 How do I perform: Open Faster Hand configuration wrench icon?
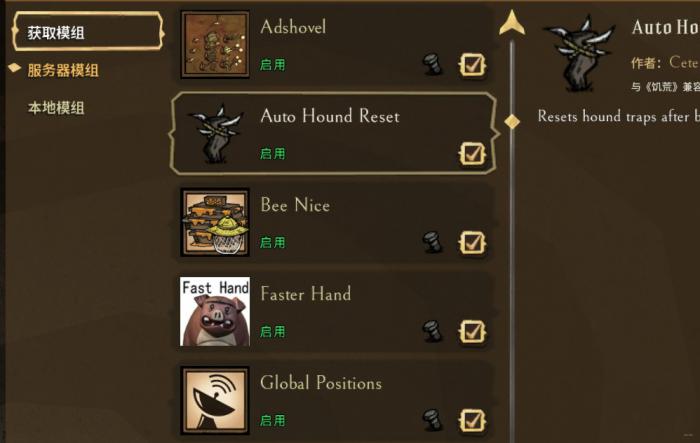(432, 332)
